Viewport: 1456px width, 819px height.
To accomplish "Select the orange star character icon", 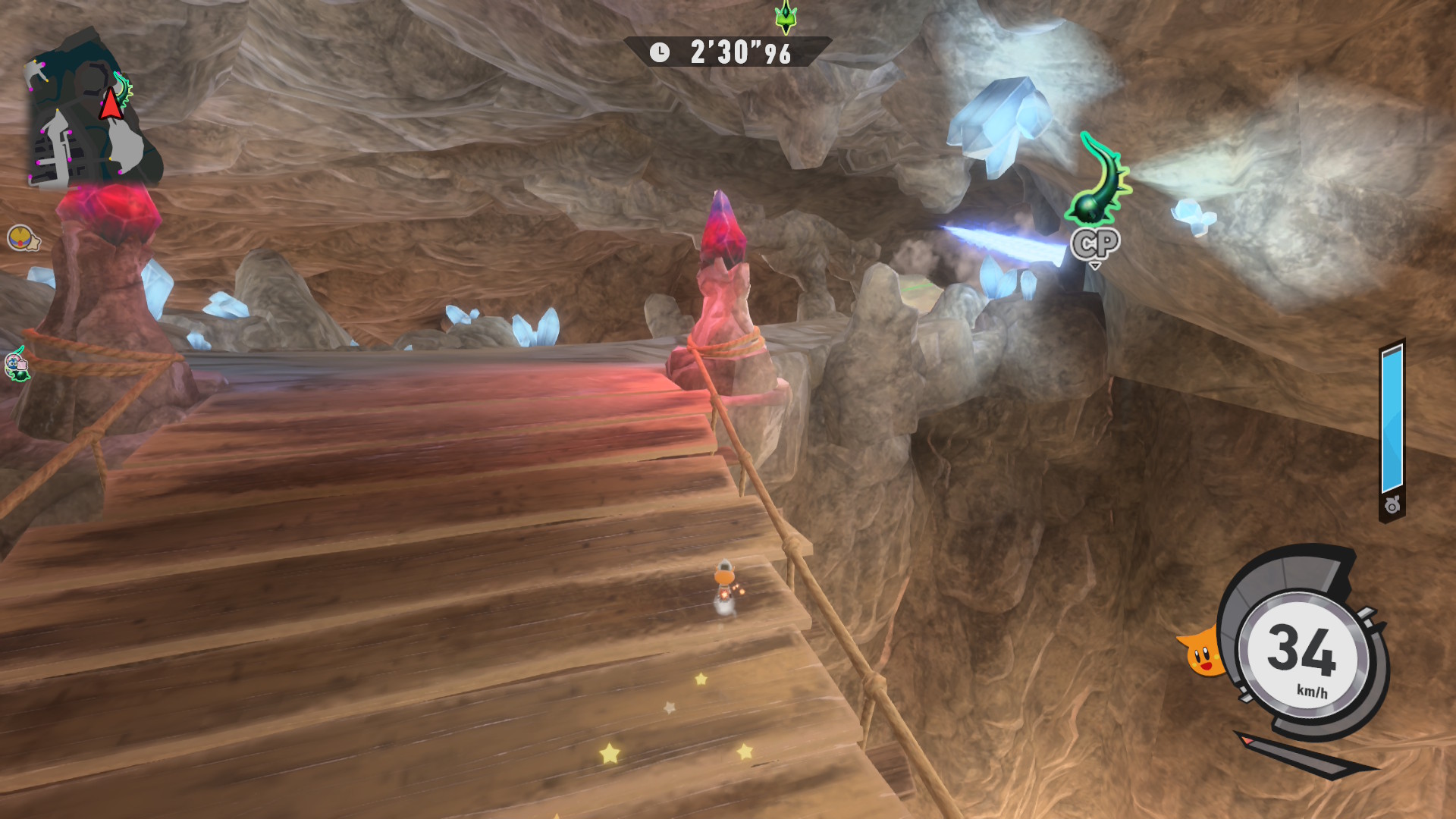I will (x=1201, y=653).
